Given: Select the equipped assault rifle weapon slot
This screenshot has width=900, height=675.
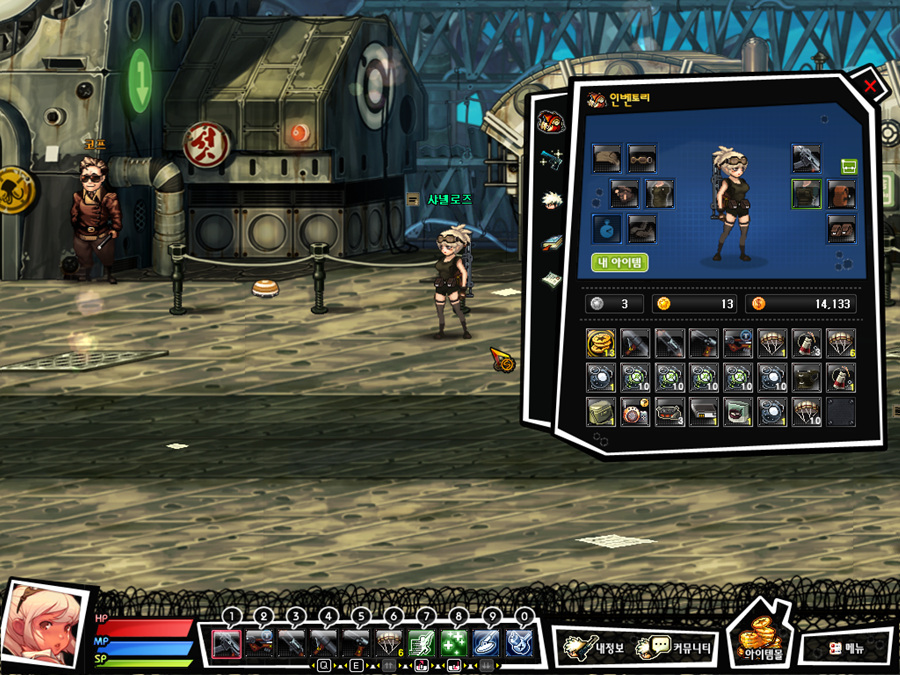Looking at the screenshot, I should (x=806, y=158).
